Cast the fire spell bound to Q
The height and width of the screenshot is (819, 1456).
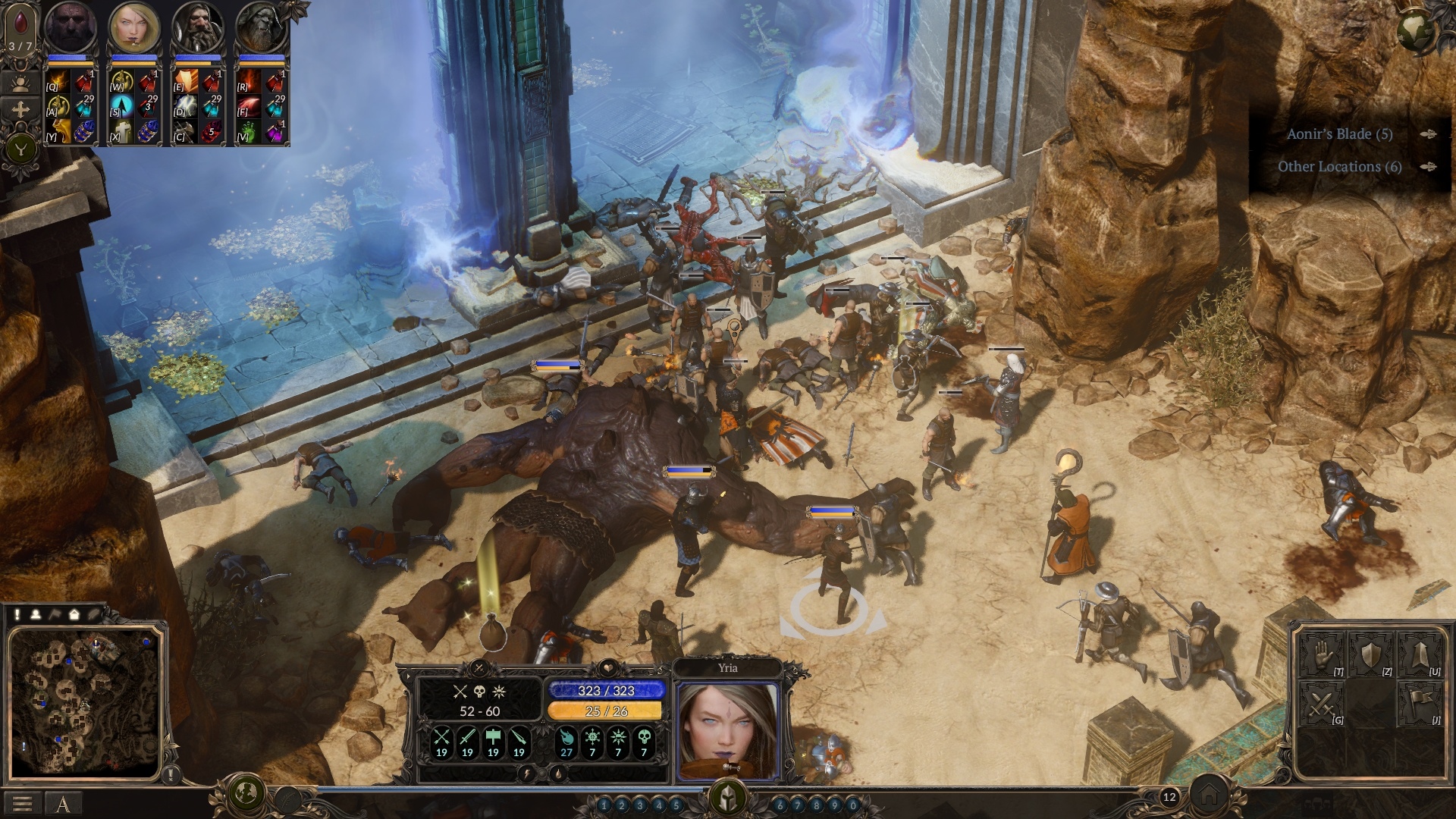coord(58,82)
